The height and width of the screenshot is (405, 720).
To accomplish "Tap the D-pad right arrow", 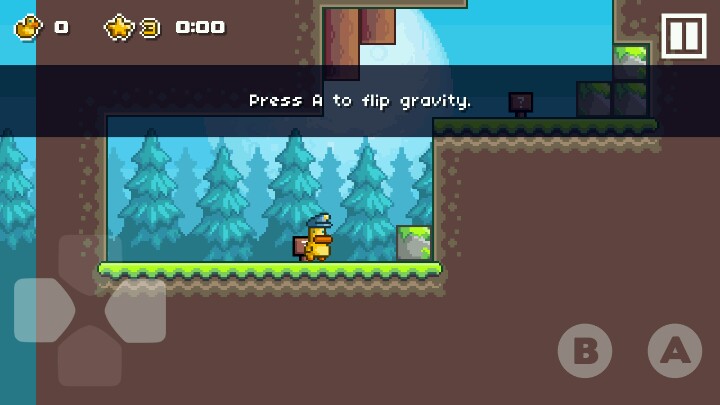I will point(136,311).
